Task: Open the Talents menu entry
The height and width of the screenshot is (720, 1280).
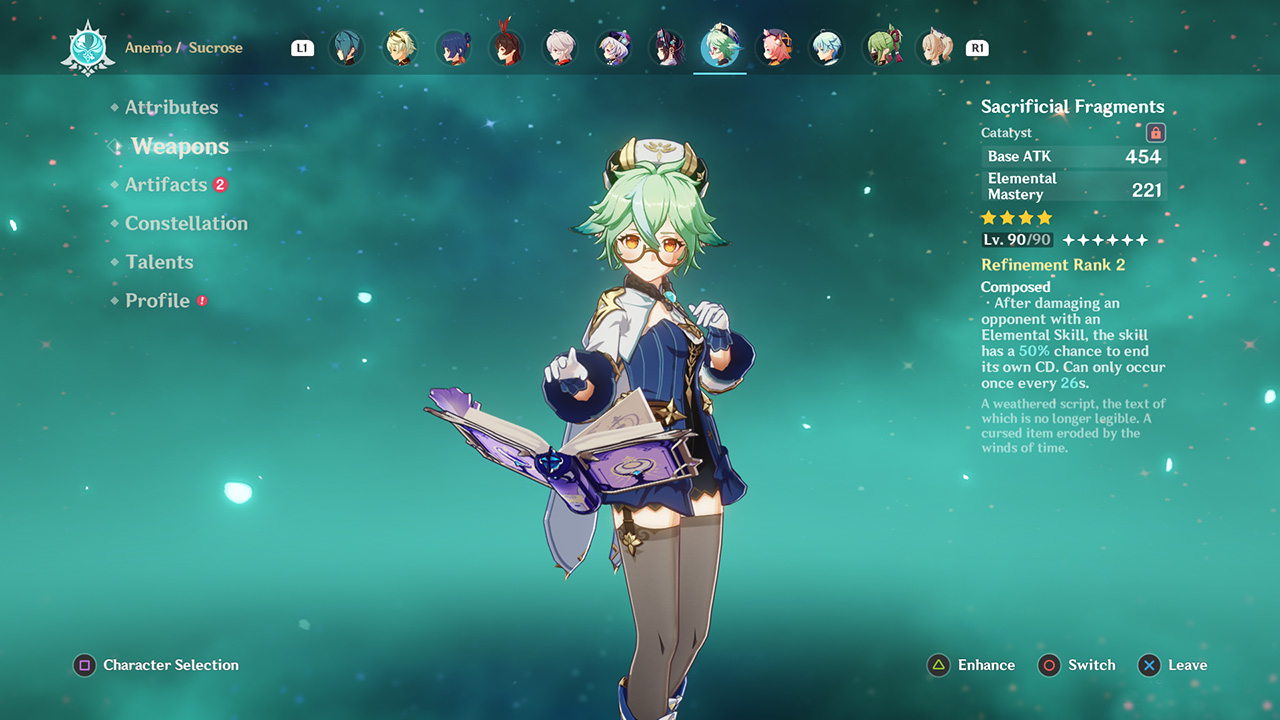Action: [159, 262]
